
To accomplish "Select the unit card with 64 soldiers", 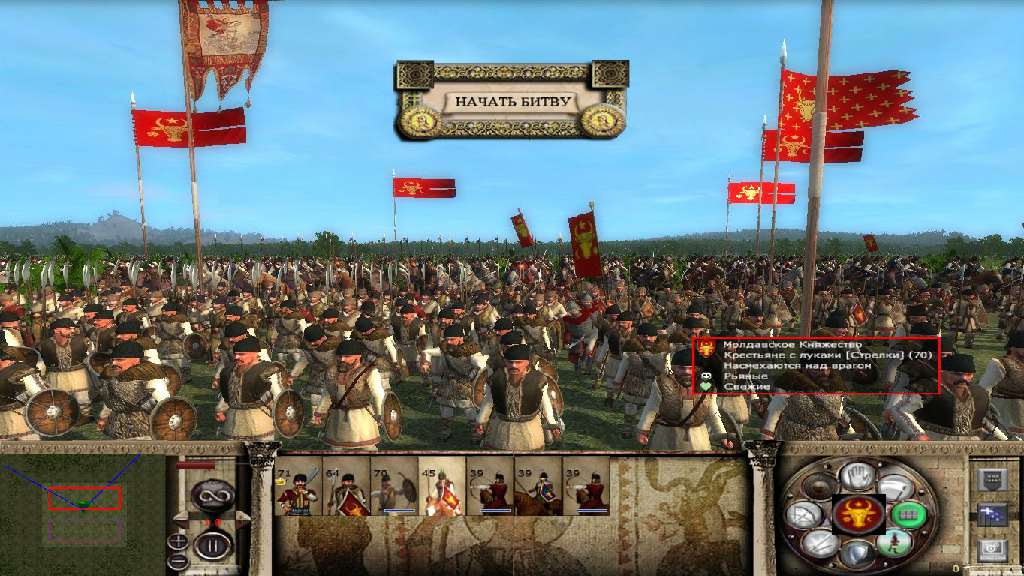I will coord(346,487).
